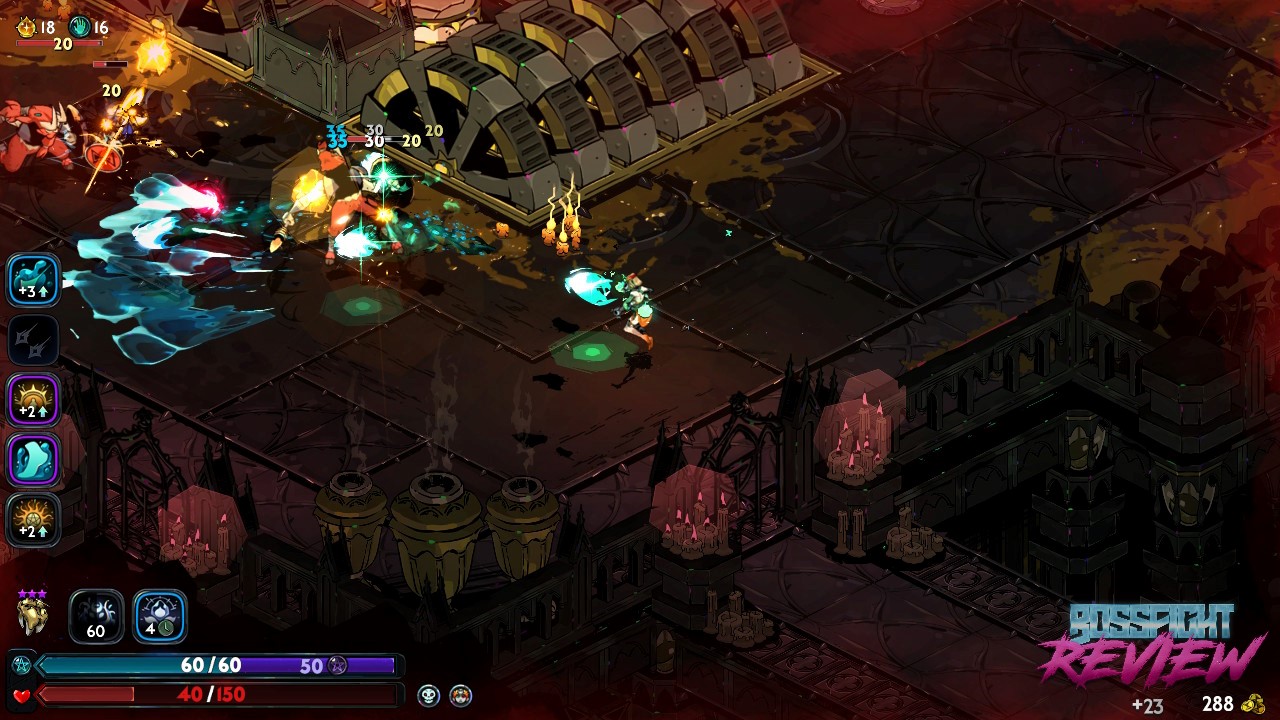The image size is (1280, 720).
Task: Select the golden sunrise boon icon
Action: [34, 400]
